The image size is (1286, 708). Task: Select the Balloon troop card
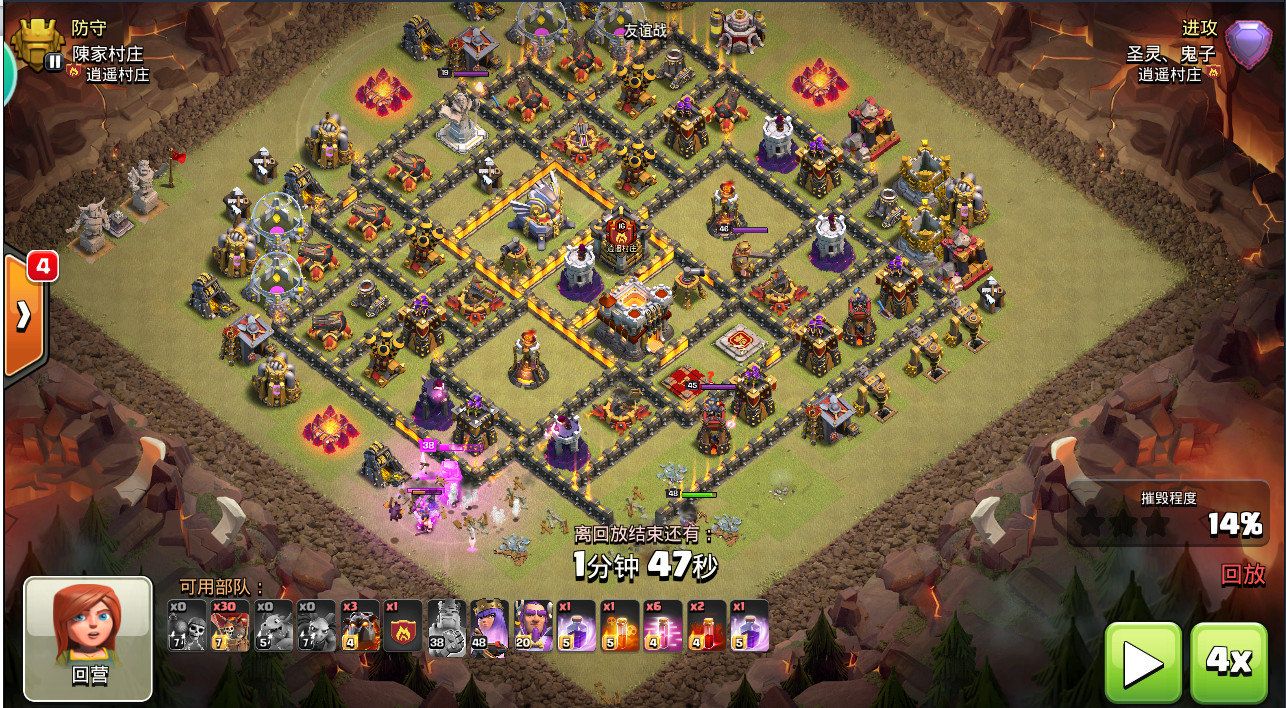pos(230,626)
